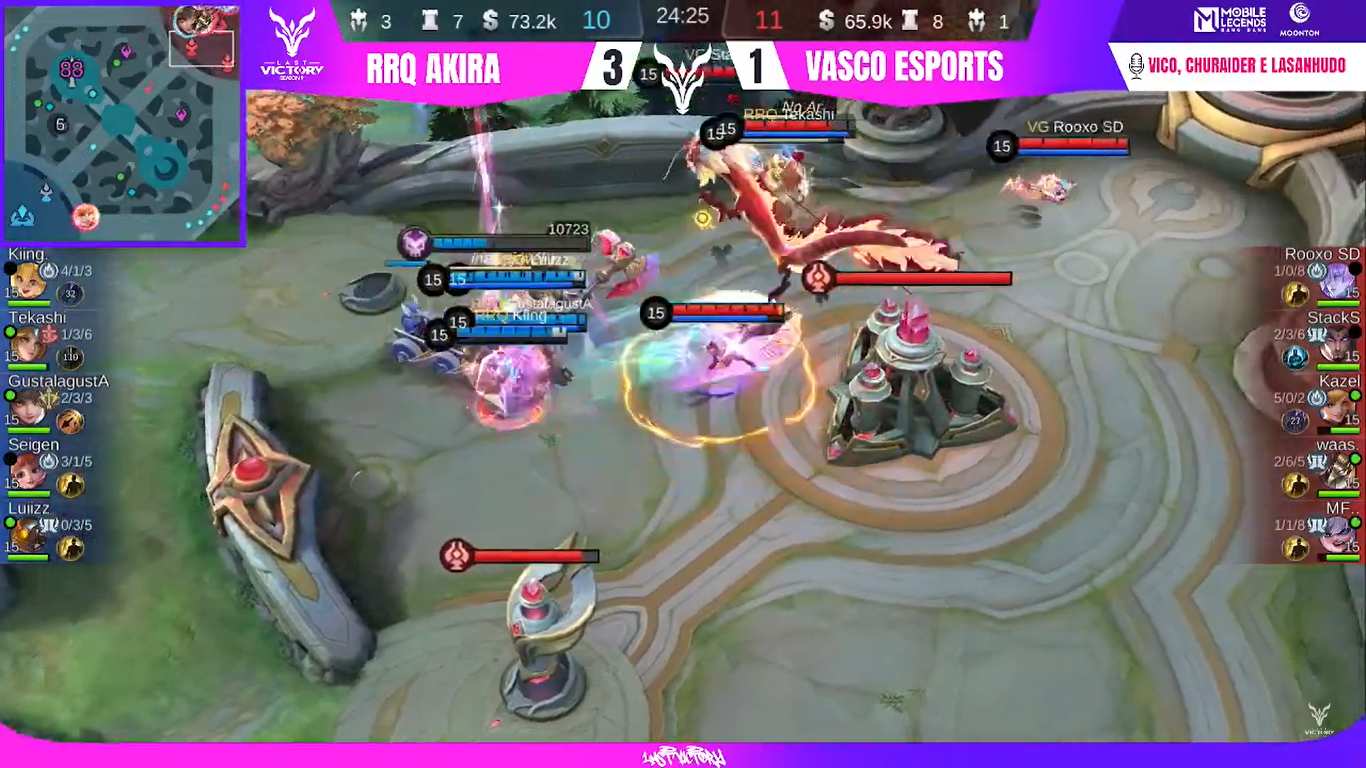Click the Mobile Legends Bang Bang logo
This screenshot has height=768, width=1366.
click(x=1230, y=20)
